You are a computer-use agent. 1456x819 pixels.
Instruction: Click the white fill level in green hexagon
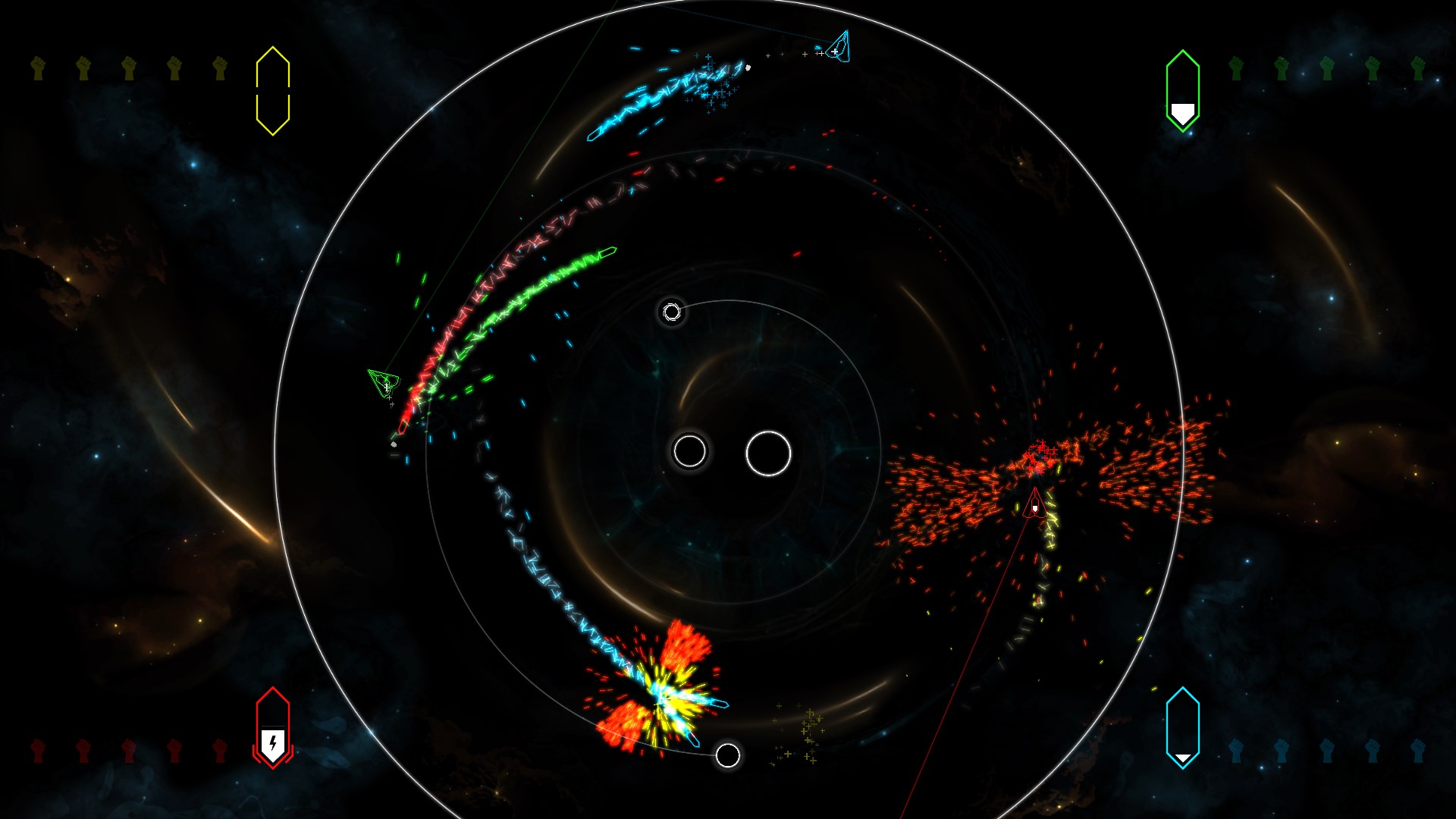coord(1181,112)
